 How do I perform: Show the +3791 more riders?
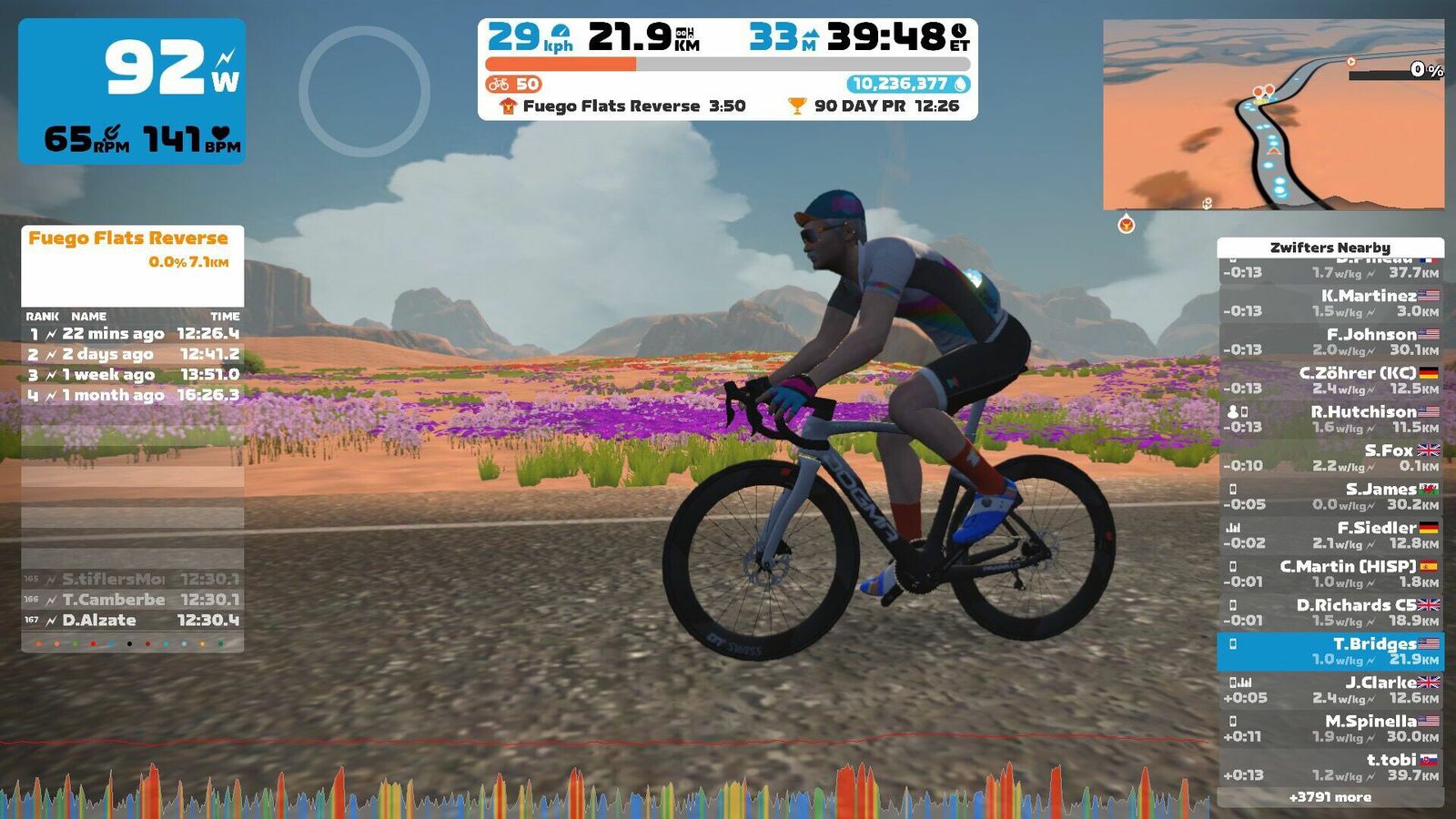[x=1330, y=797]
